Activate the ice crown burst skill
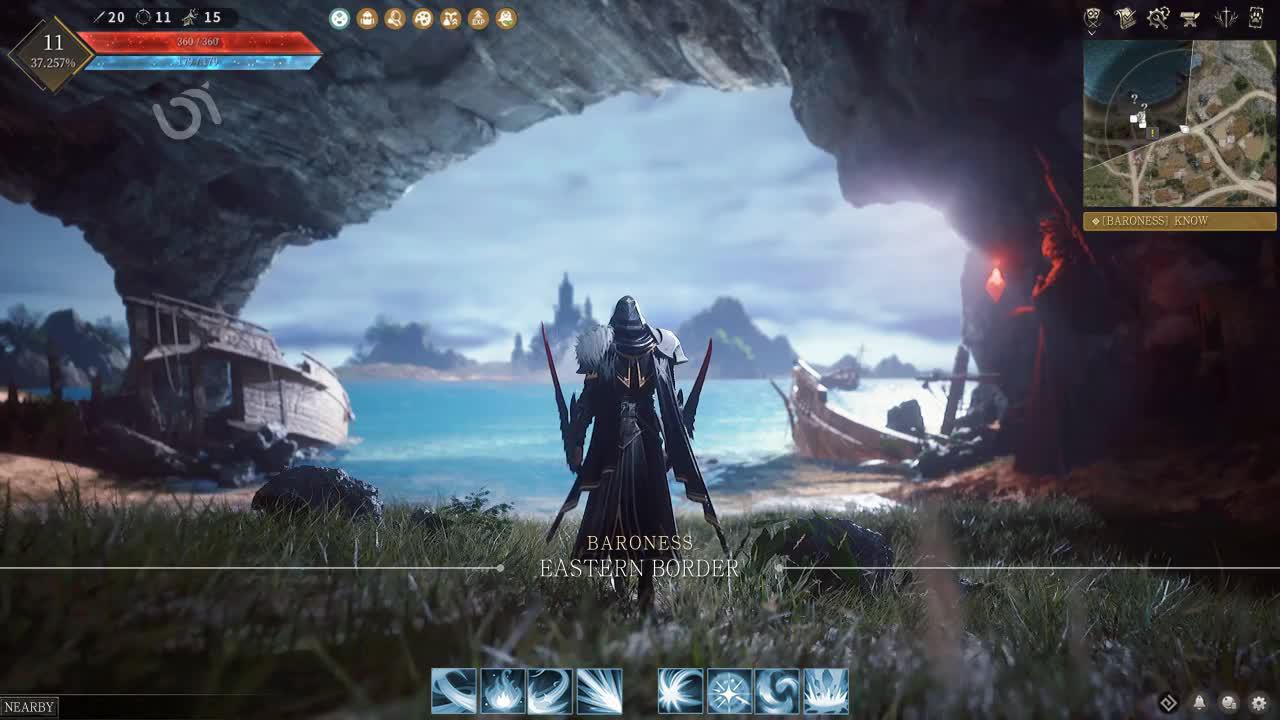 tap(826, 691)
